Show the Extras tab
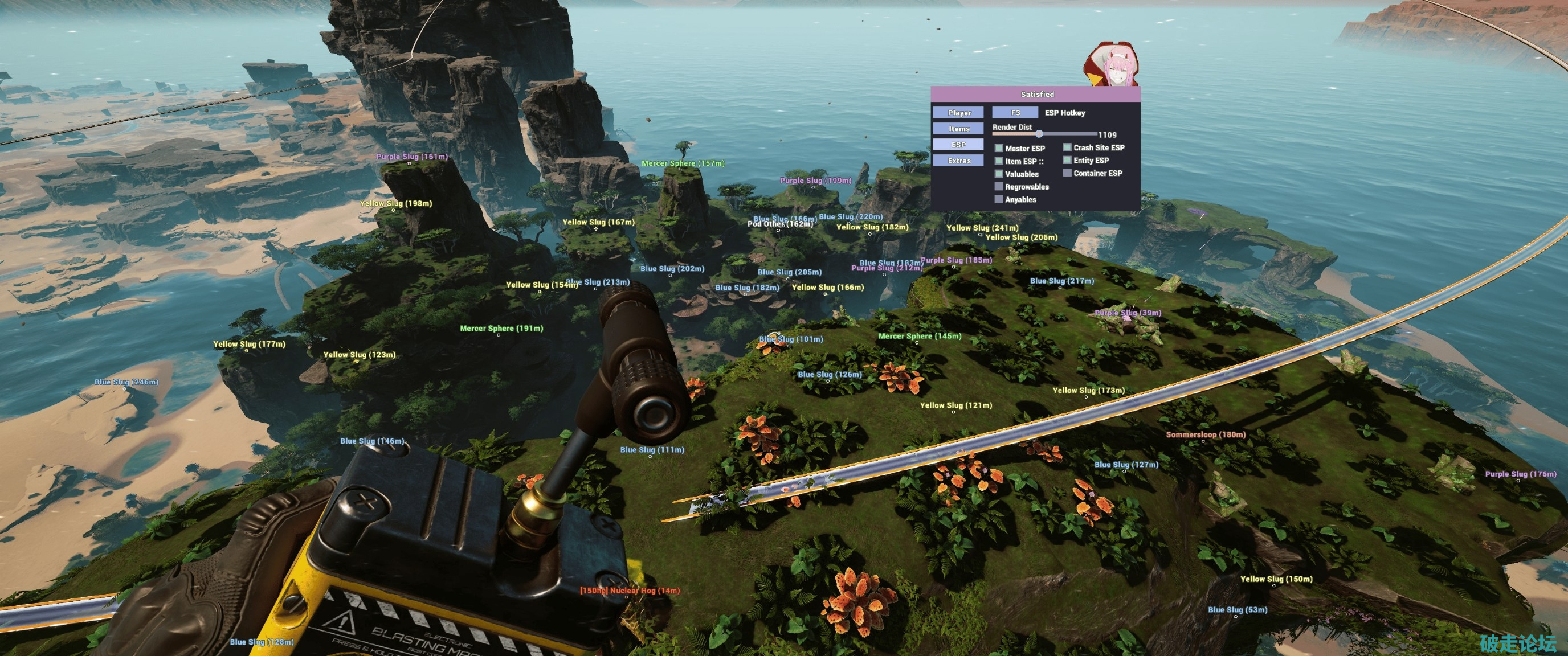The height and width of the screenshot is (656, 1568). 959,161
